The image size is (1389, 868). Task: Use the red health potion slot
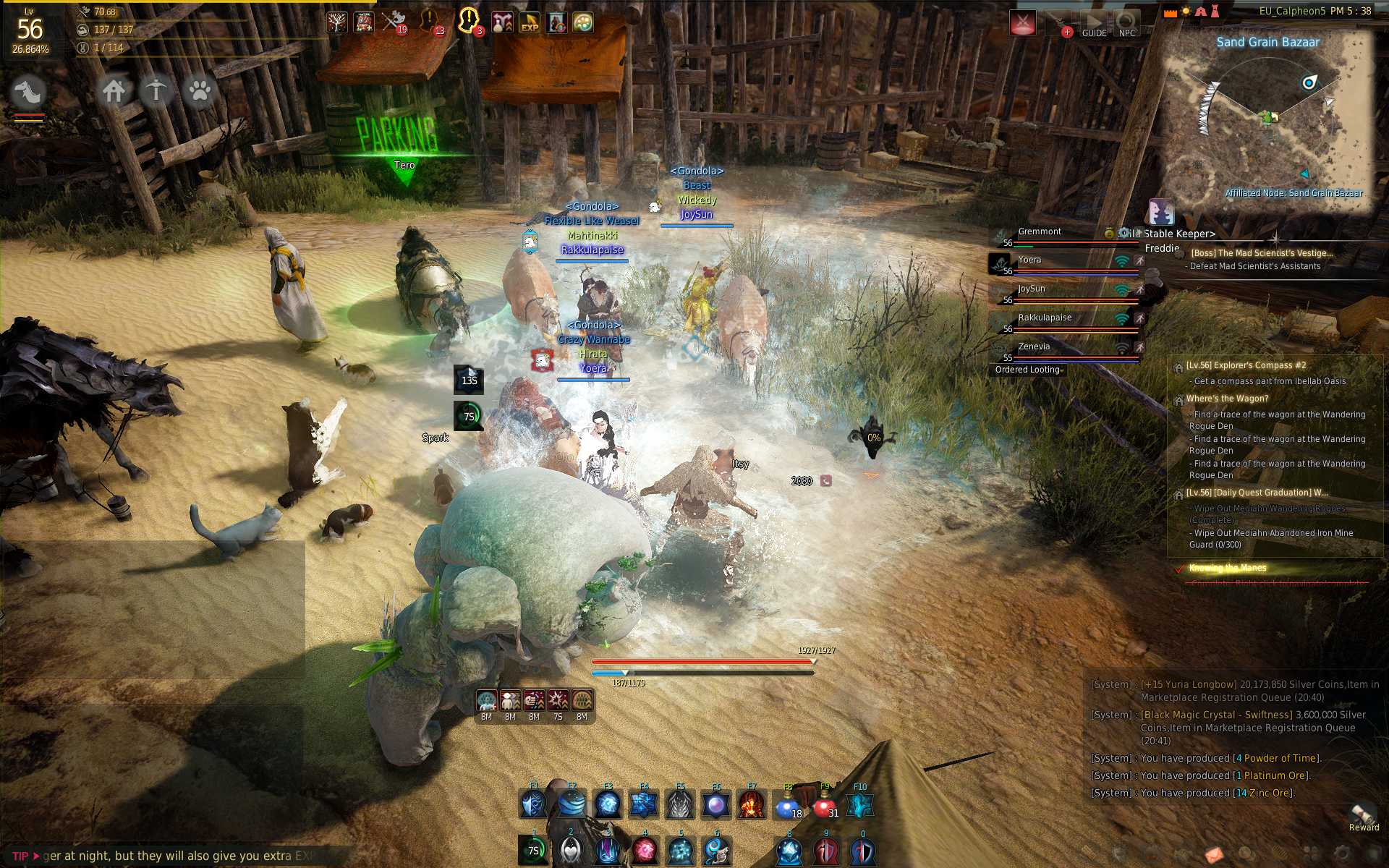coord(824,805)
